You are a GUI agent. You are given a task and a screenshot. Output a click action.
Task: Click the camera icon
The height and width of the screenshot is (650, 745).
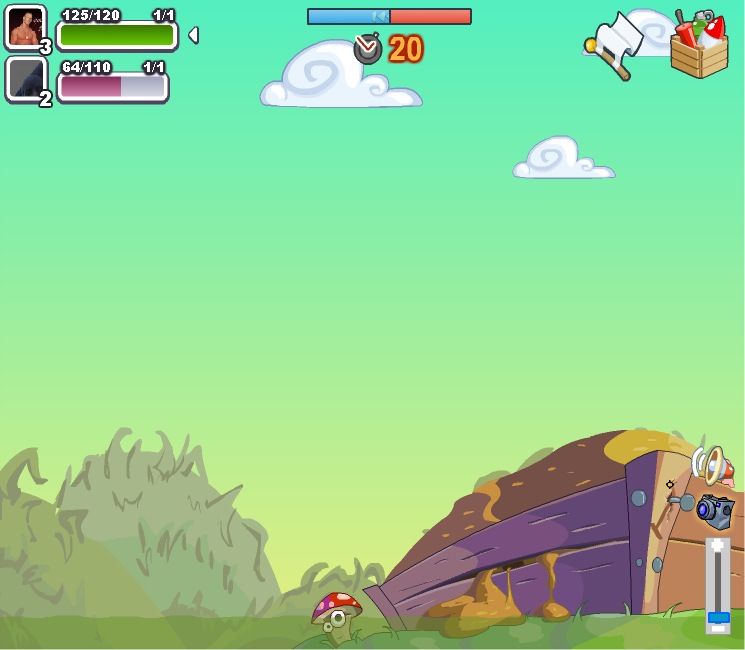coord(715,509)
